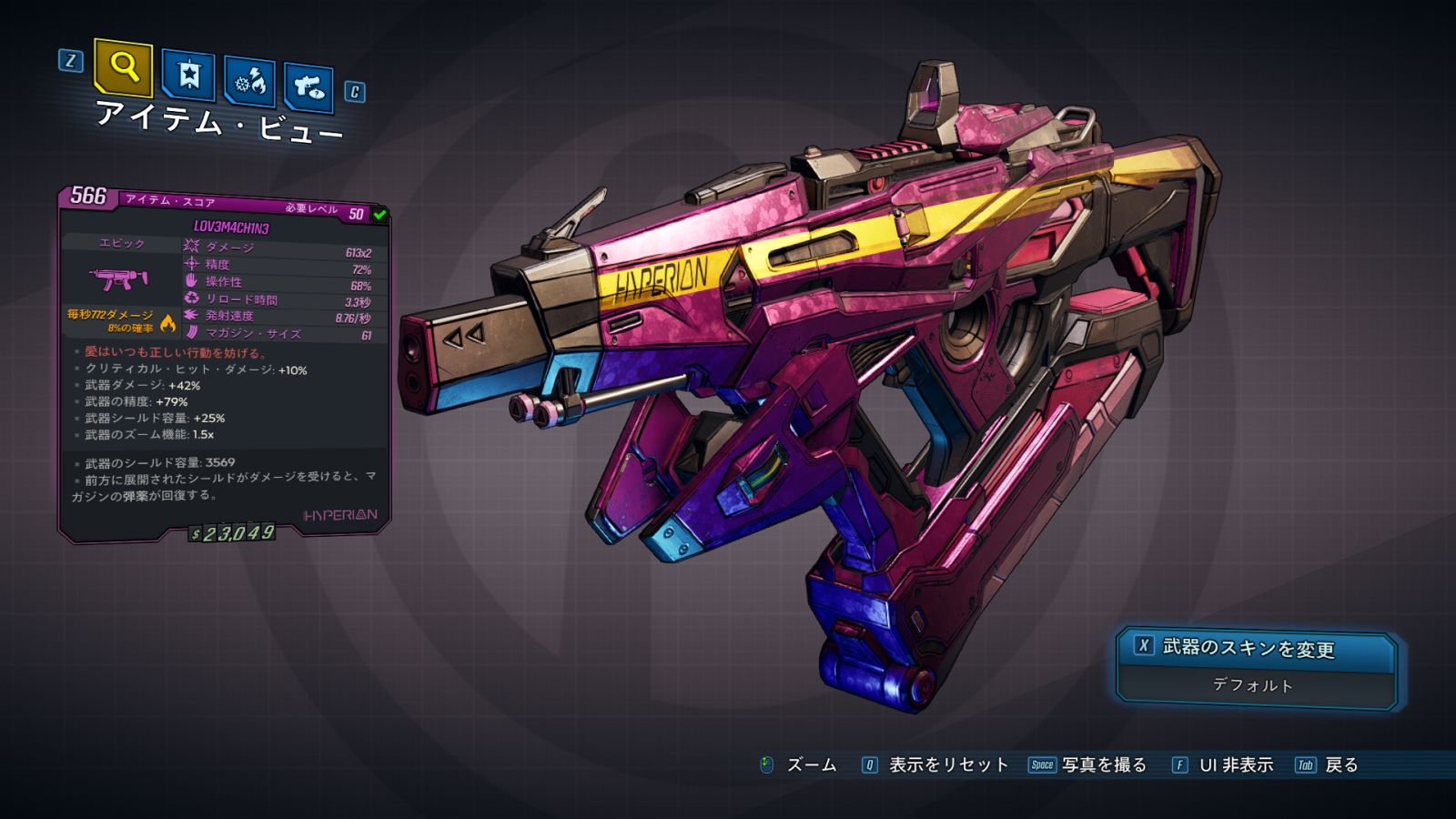This screenshot has height=819, width=1456.
Task: Switch to the pistol and grenade tab
Action: 308,88
